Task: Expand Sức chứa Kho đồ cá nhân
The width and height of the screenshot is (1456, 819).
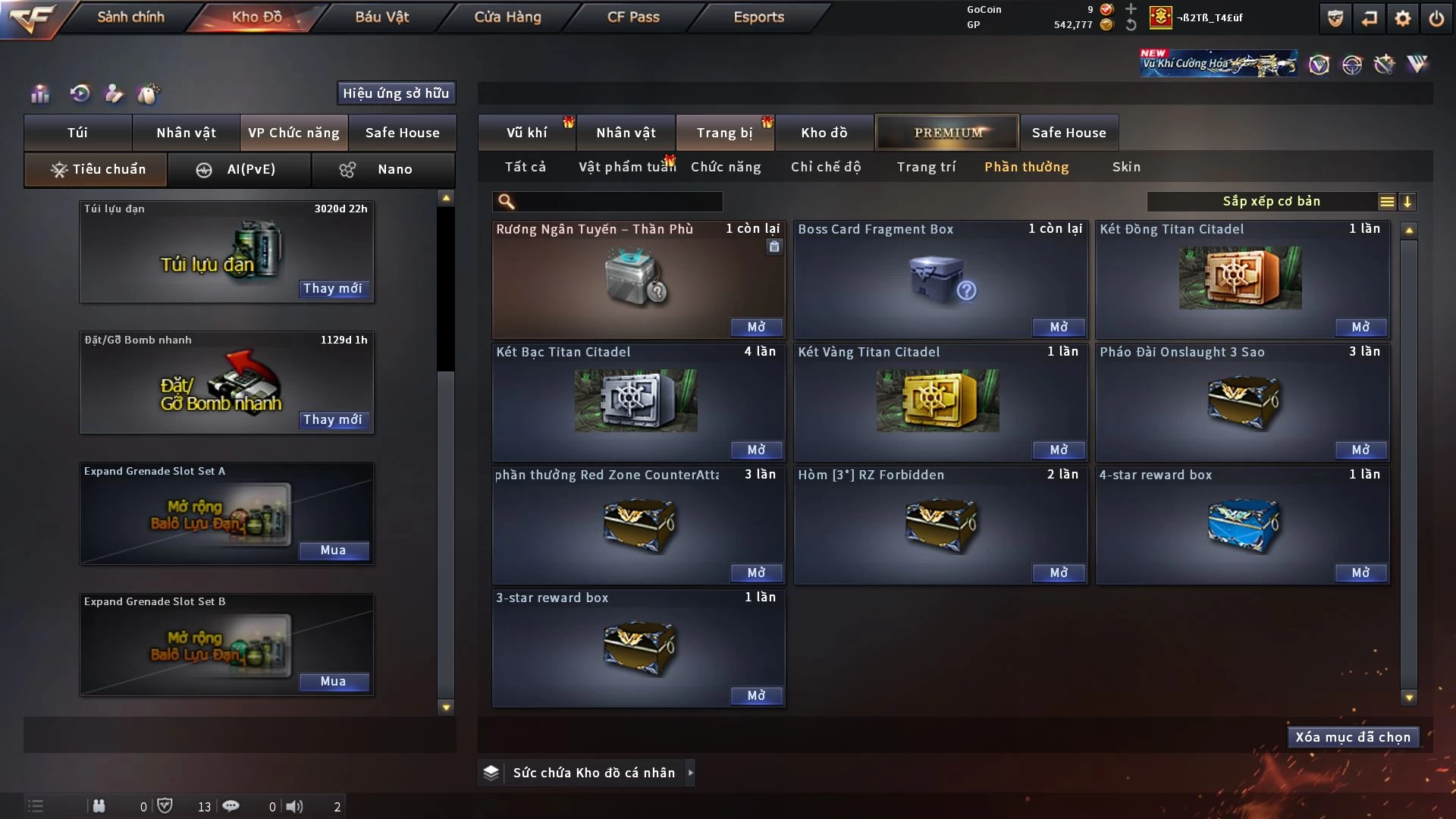Action: (690, 773)
